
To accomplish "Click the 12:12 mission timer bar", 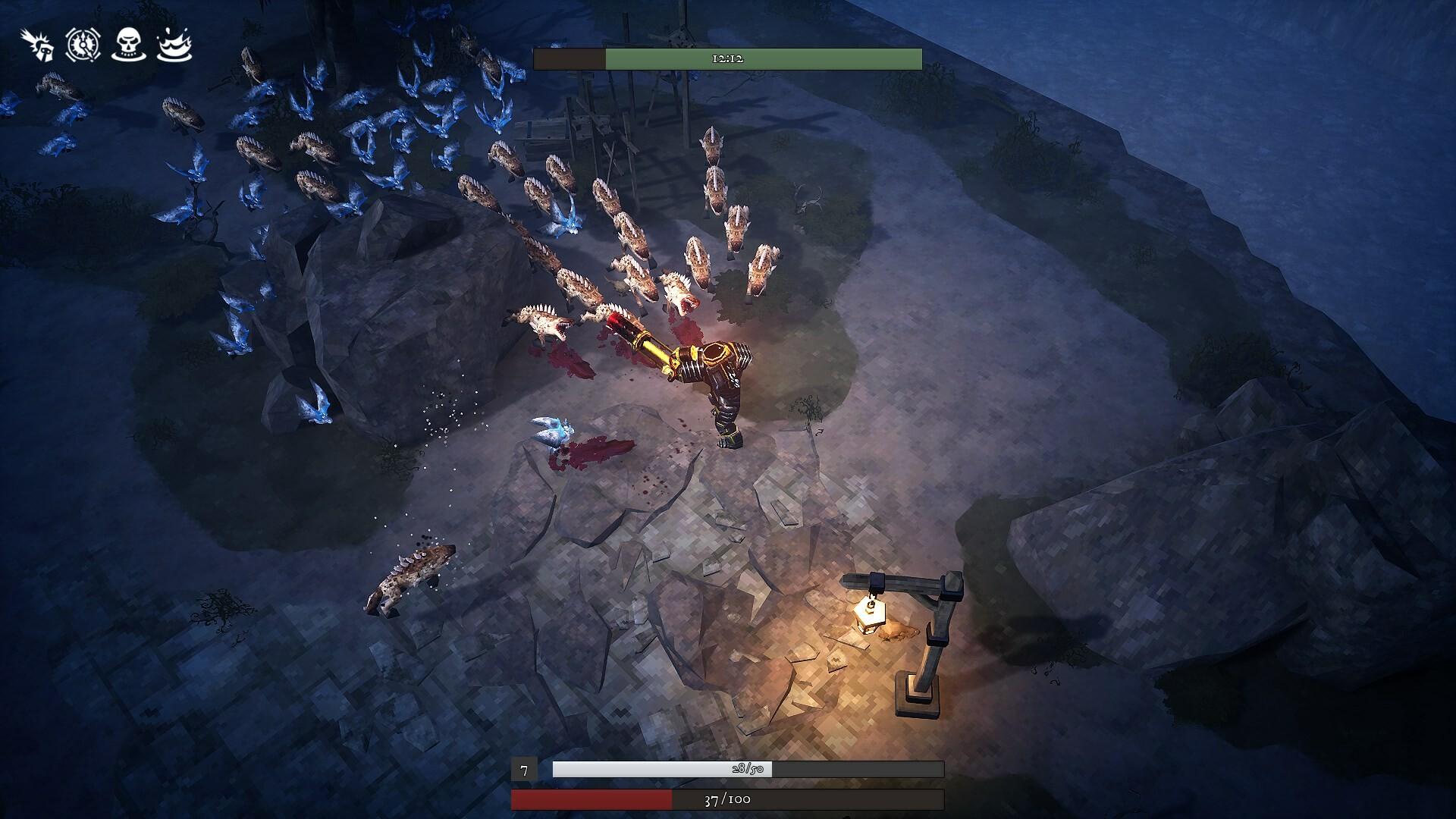I will (726, 58).
